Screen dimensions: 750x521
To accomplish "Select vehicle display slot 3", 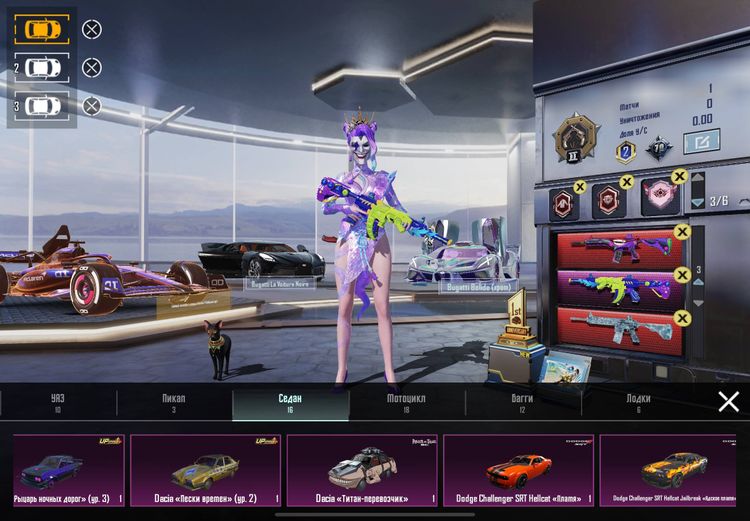I will (42, 105).
